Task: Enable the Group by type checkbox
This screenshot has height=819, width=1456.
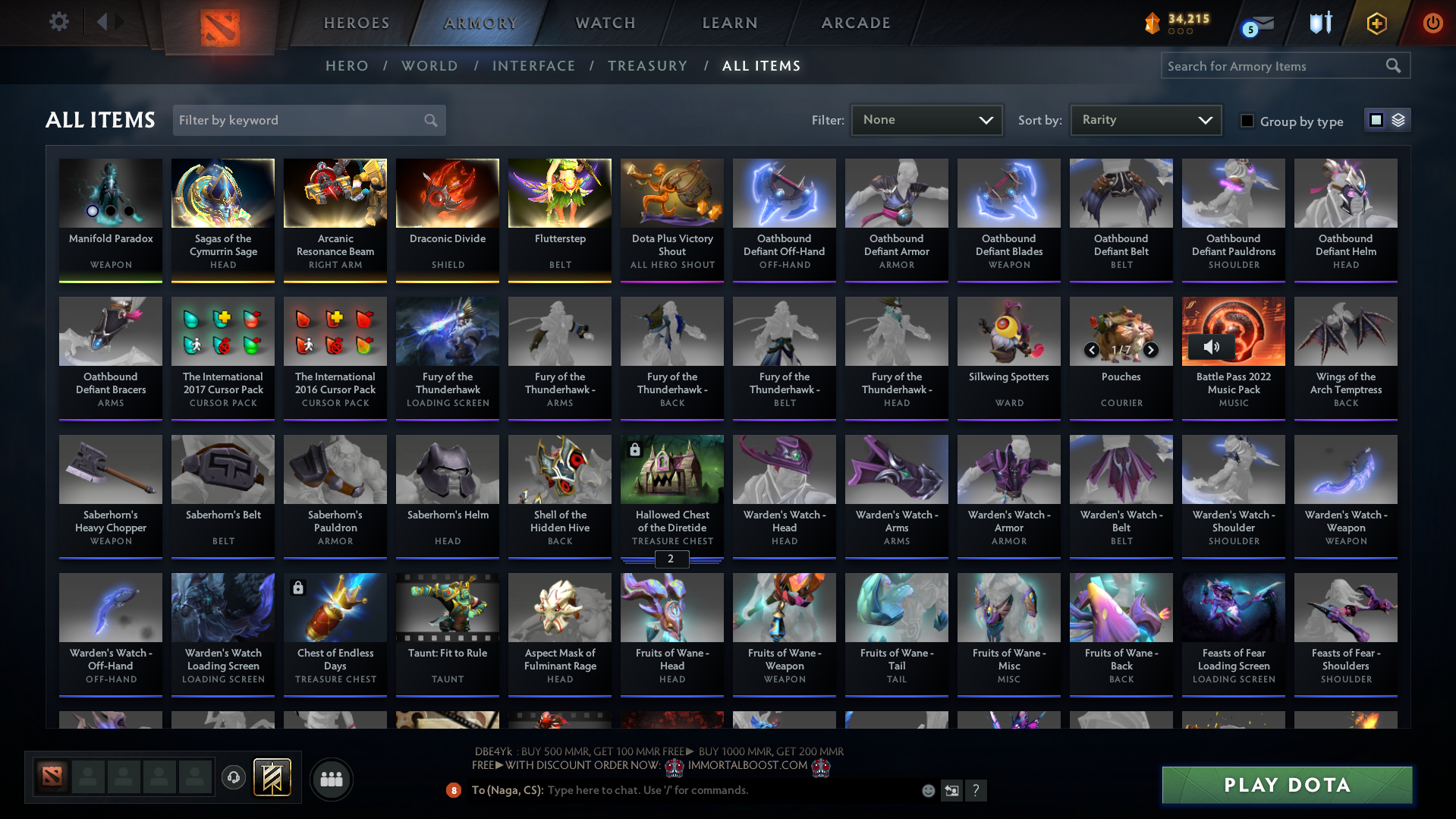Action: click(x=1247, y=121)
